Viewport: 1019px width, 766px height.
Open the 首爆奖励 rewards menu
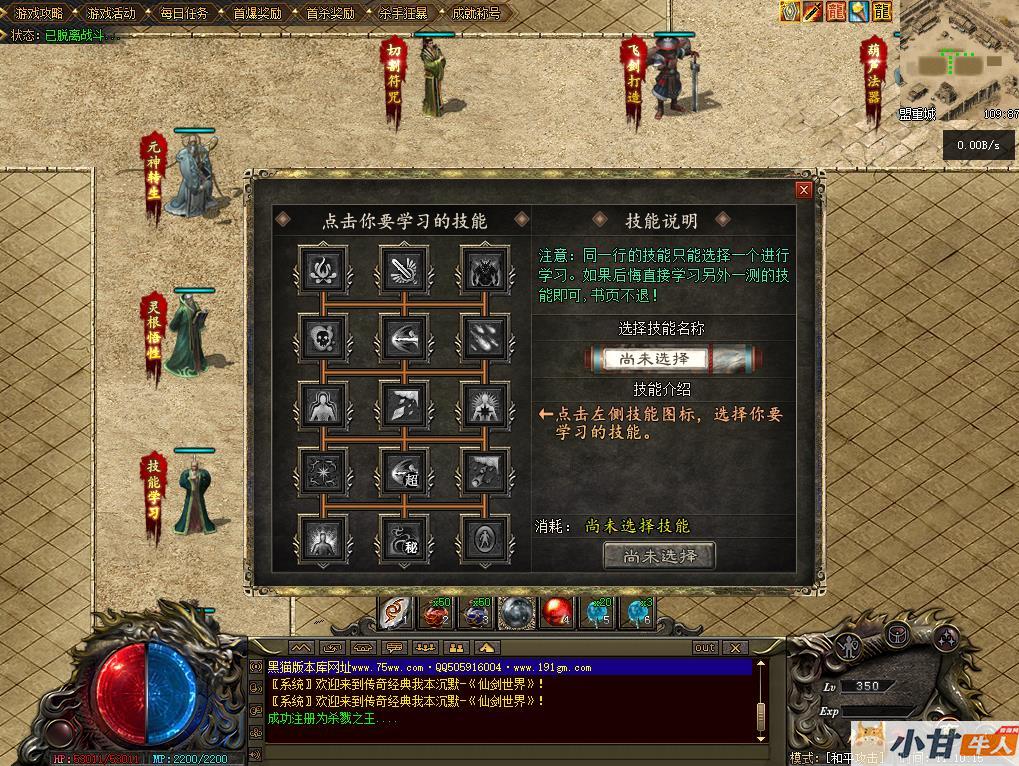tap(257, 13)
